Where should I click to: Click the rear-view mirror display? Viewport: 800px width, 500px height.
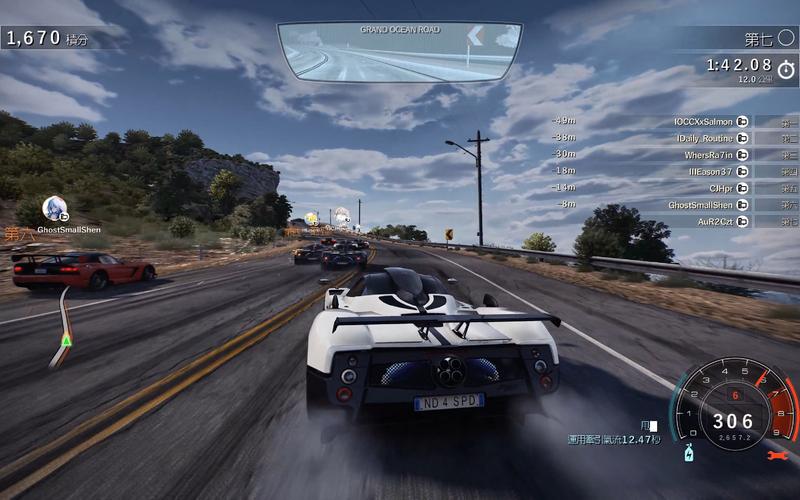(x=399, y=51)
